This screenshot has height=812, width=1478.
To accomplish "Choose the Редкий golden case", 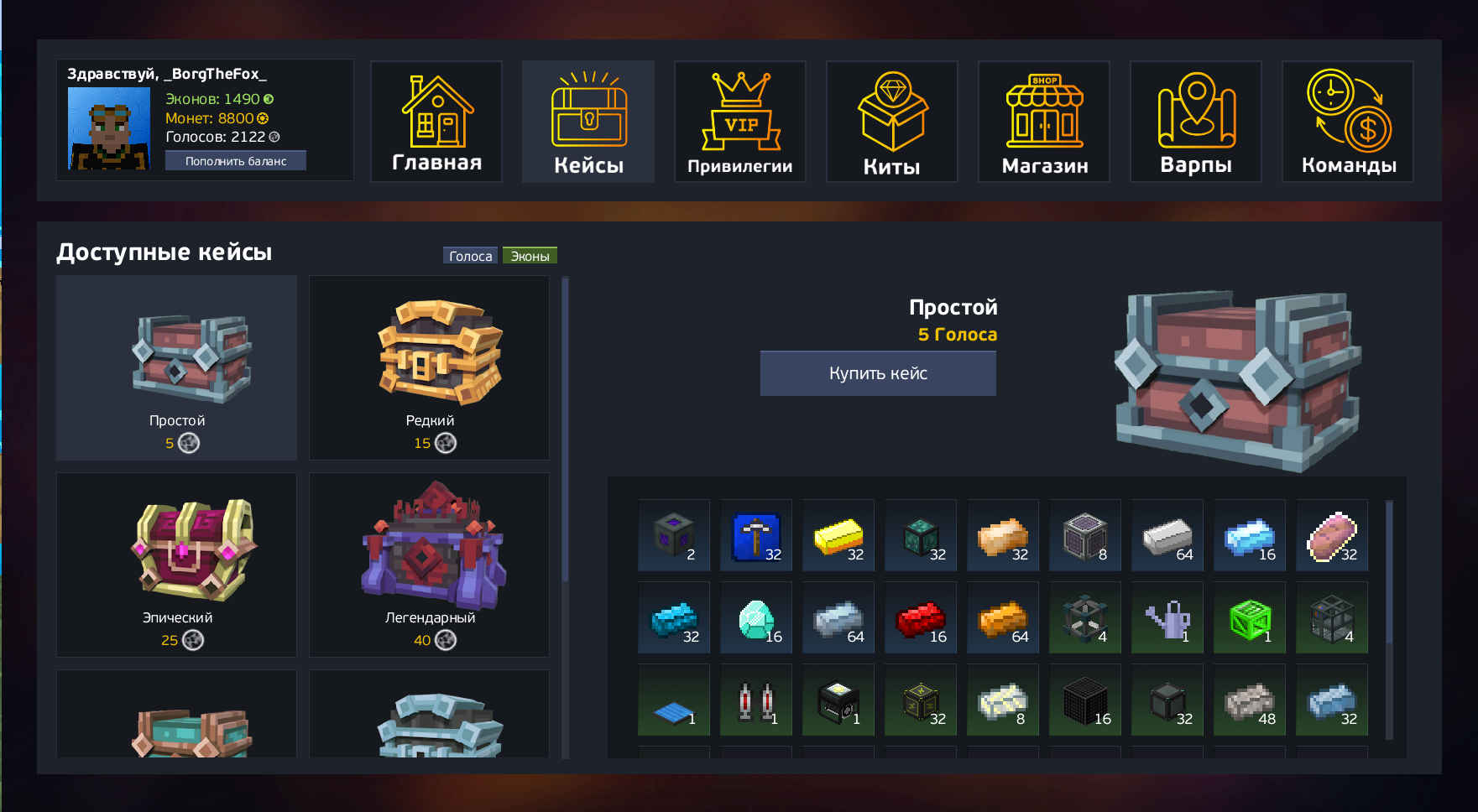I will click(430, 367).
